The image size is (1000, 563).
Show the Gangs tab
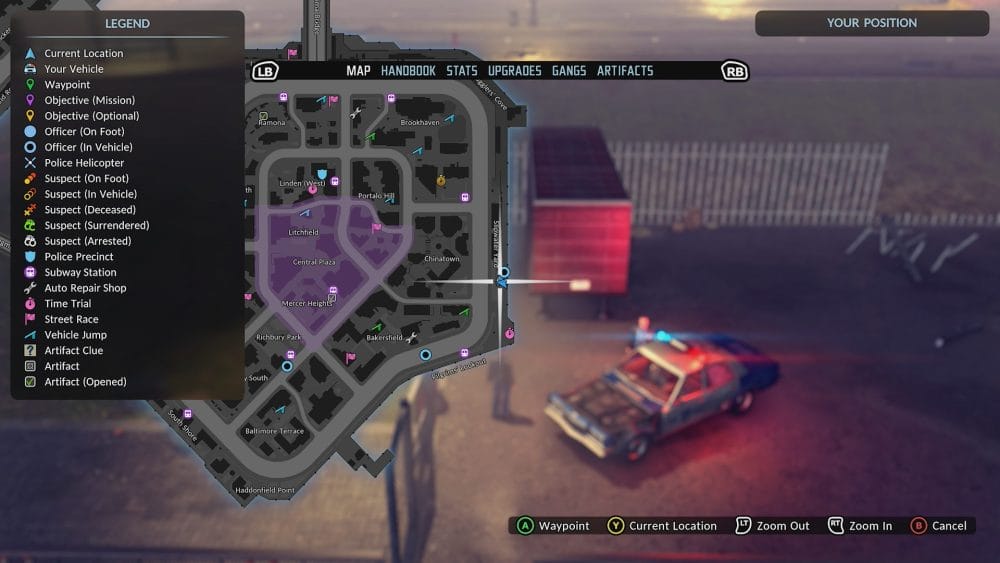click(569, 71)
